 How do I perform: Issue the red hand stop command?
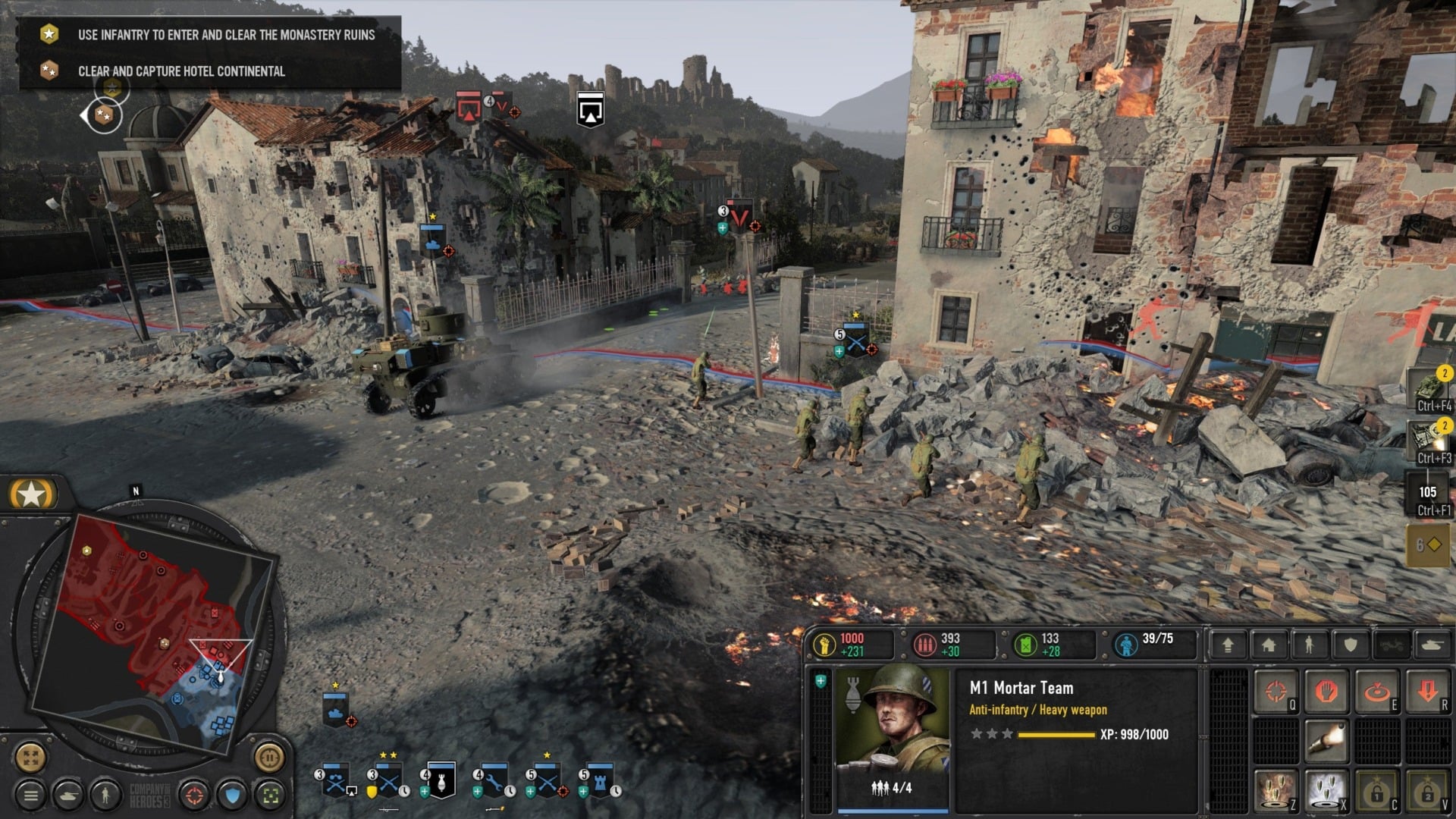pyautogui.click(x=1326, y=692)
